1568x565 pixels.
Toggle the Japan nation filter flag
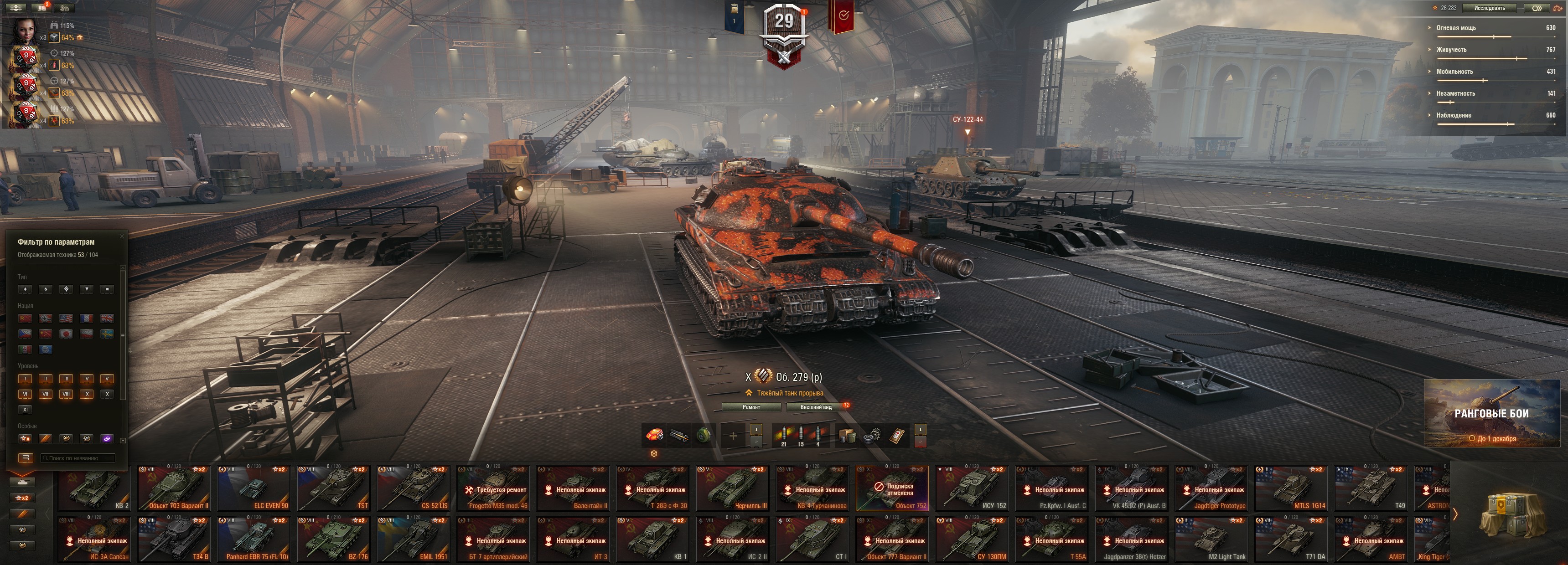click(67, 334)
